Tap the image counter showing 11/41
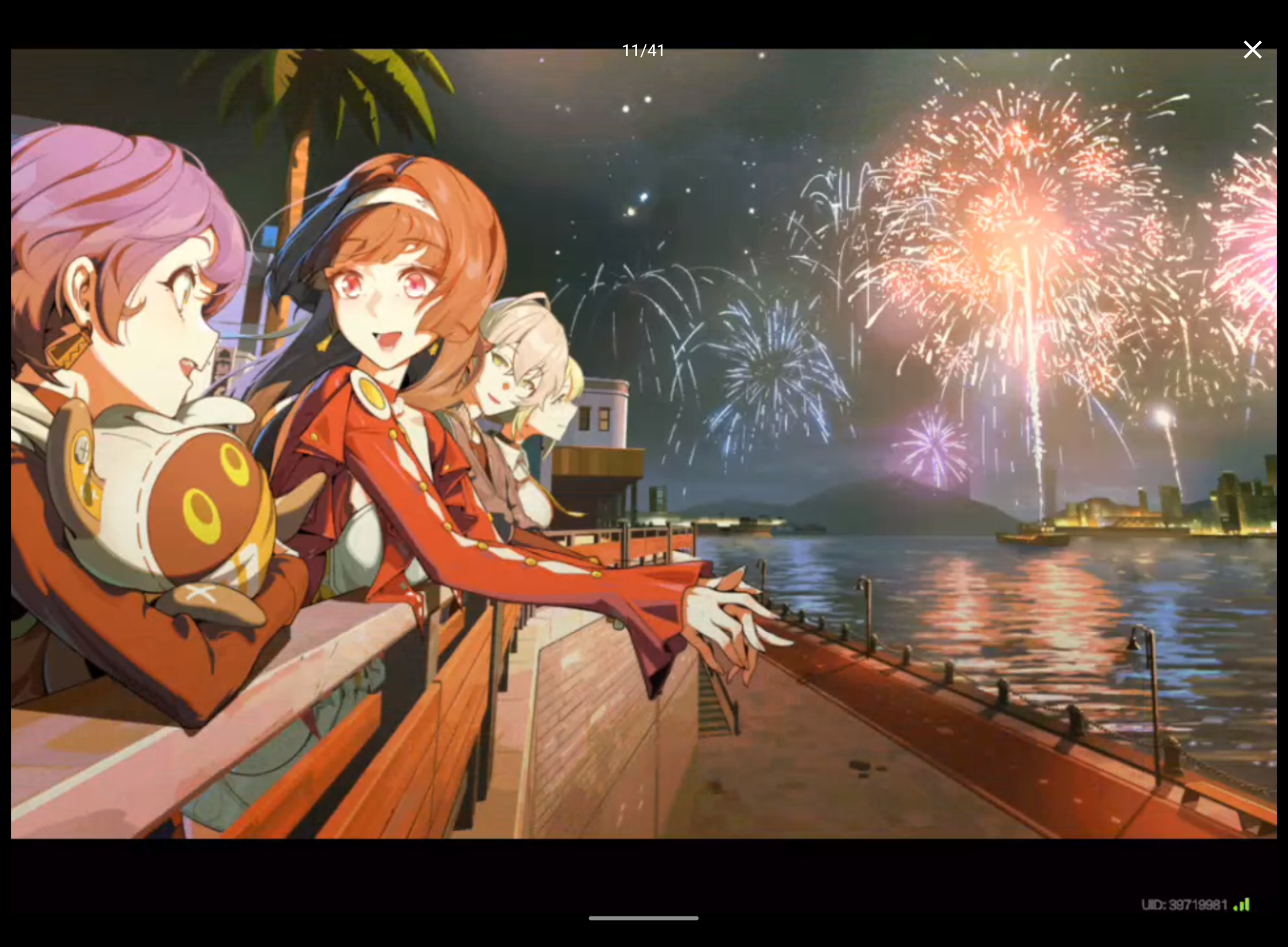The height and width of the screenshot is (947, 1288). point(643,50)
